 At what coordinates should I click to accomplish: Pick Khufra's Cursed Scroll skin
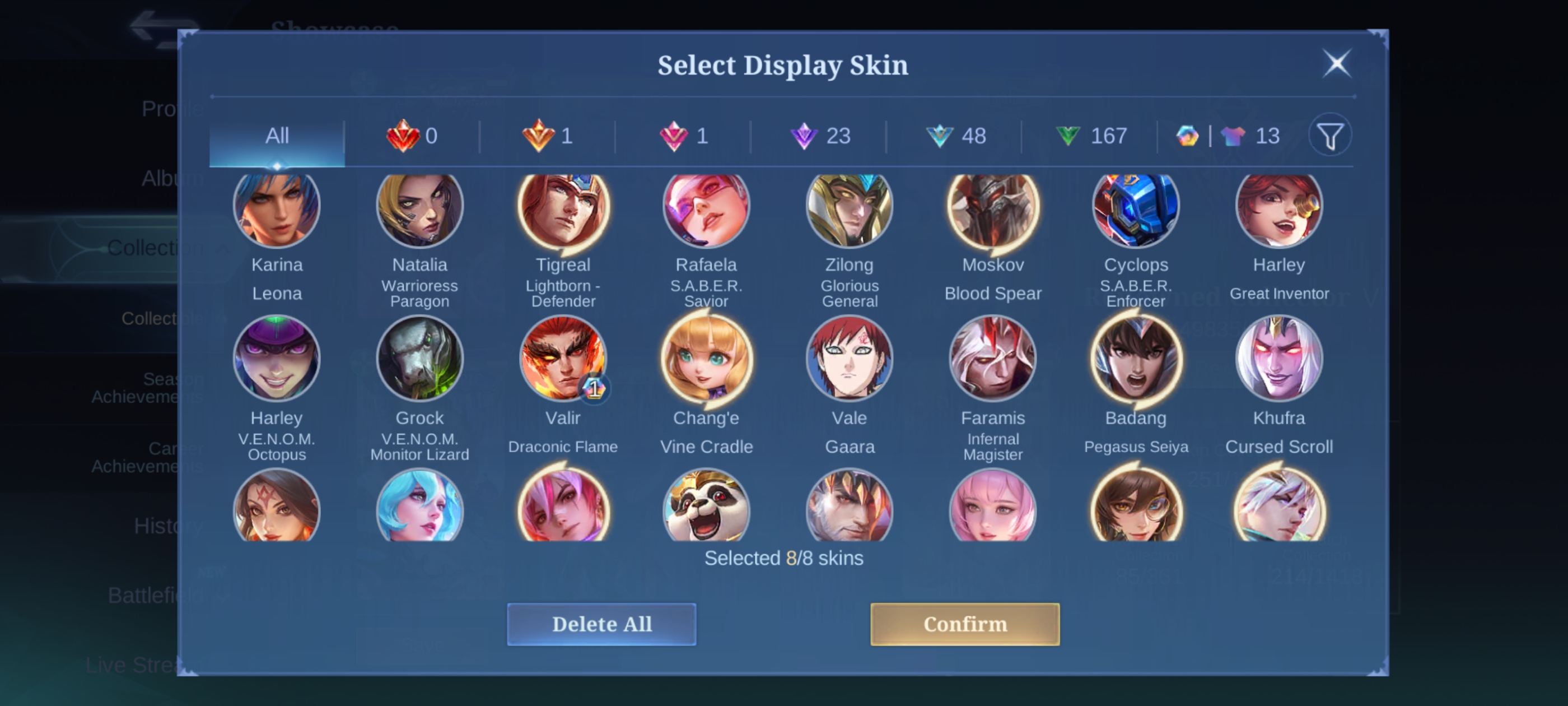click(1279, 359)
